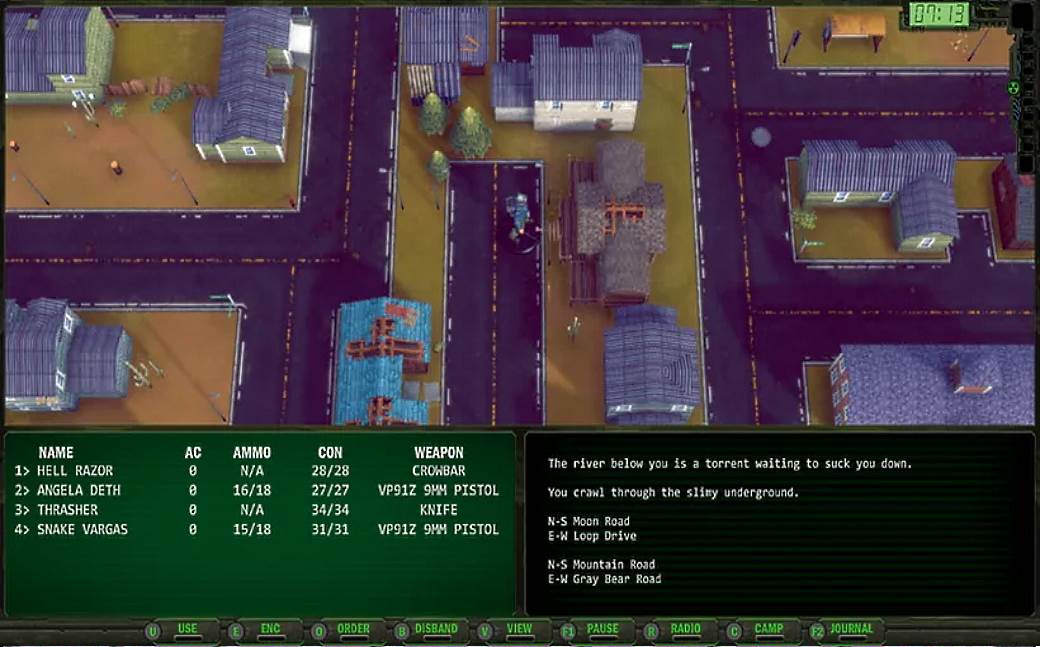Choose Angela Deth in the party roster
This screenshot has width=1040, height=647.
click(x=78, y=491)
